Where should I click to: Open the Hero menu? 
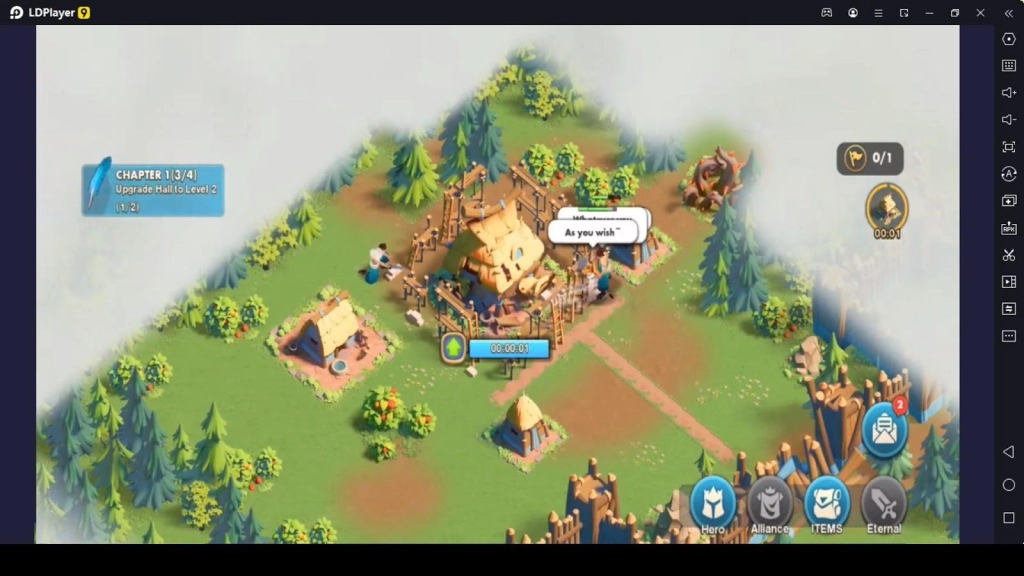click(x=713, y=505)
